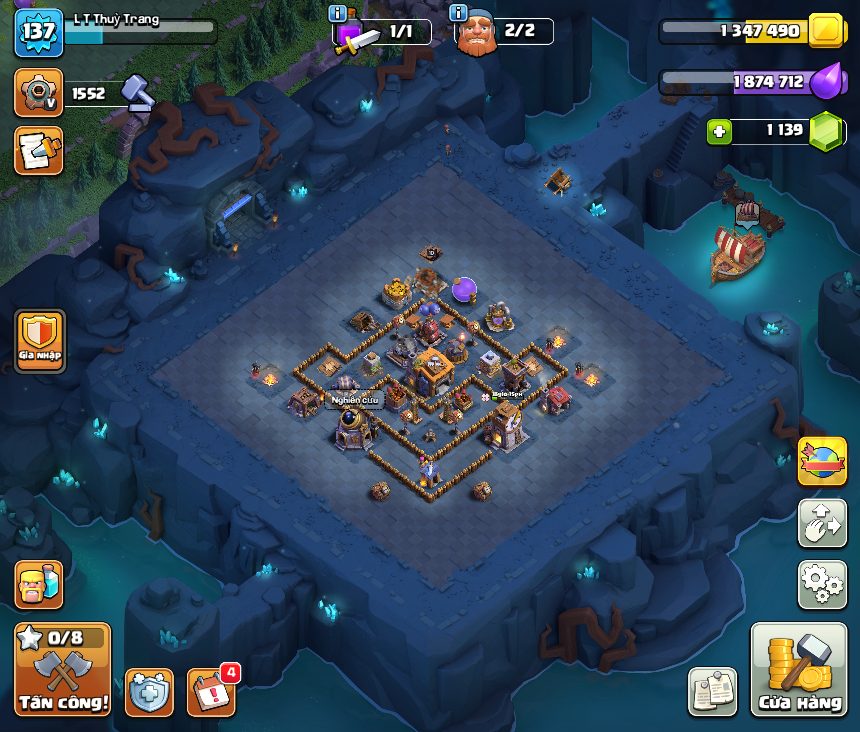Open the barbarian troops overview icon
Image resolution: width=860 pixels, height=732 pixels.
tap(38, 584)
